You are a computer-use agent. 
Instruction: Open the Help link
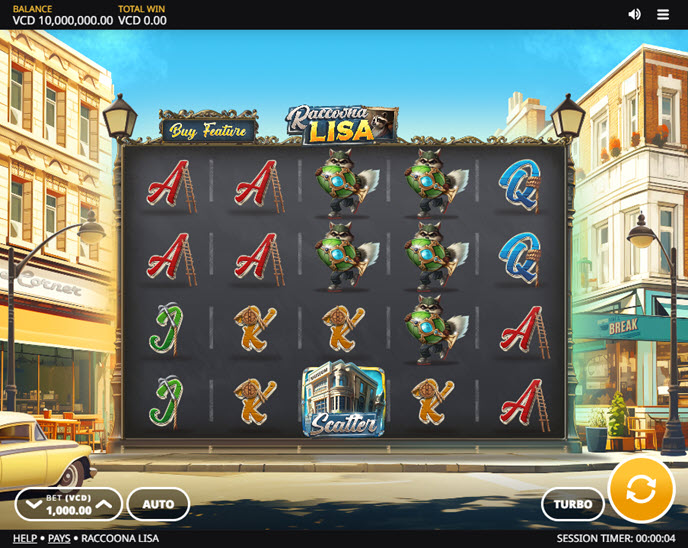click(x=25, y=538)
